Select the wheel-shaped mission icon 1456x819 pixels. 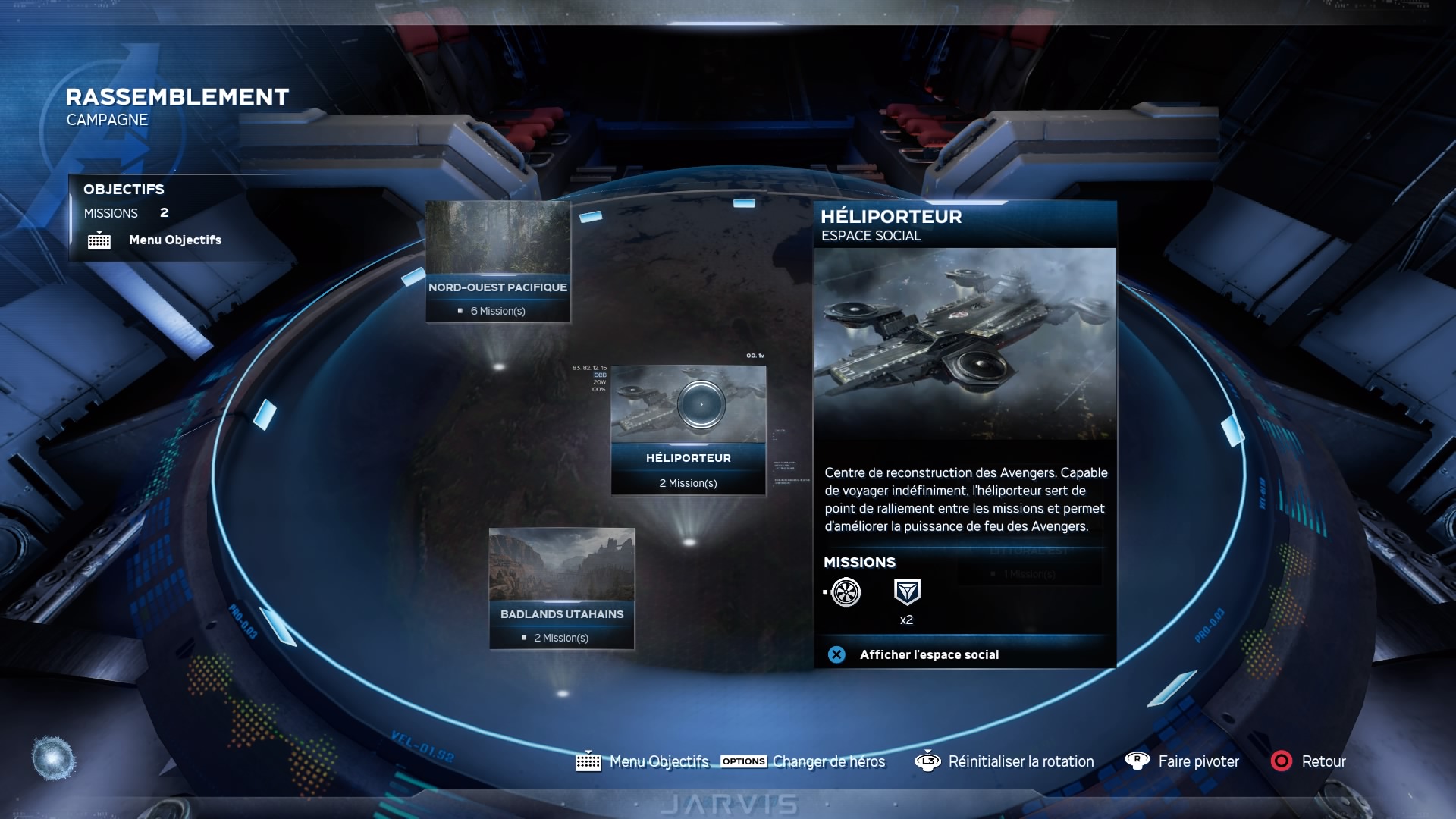tap(846, 592)
